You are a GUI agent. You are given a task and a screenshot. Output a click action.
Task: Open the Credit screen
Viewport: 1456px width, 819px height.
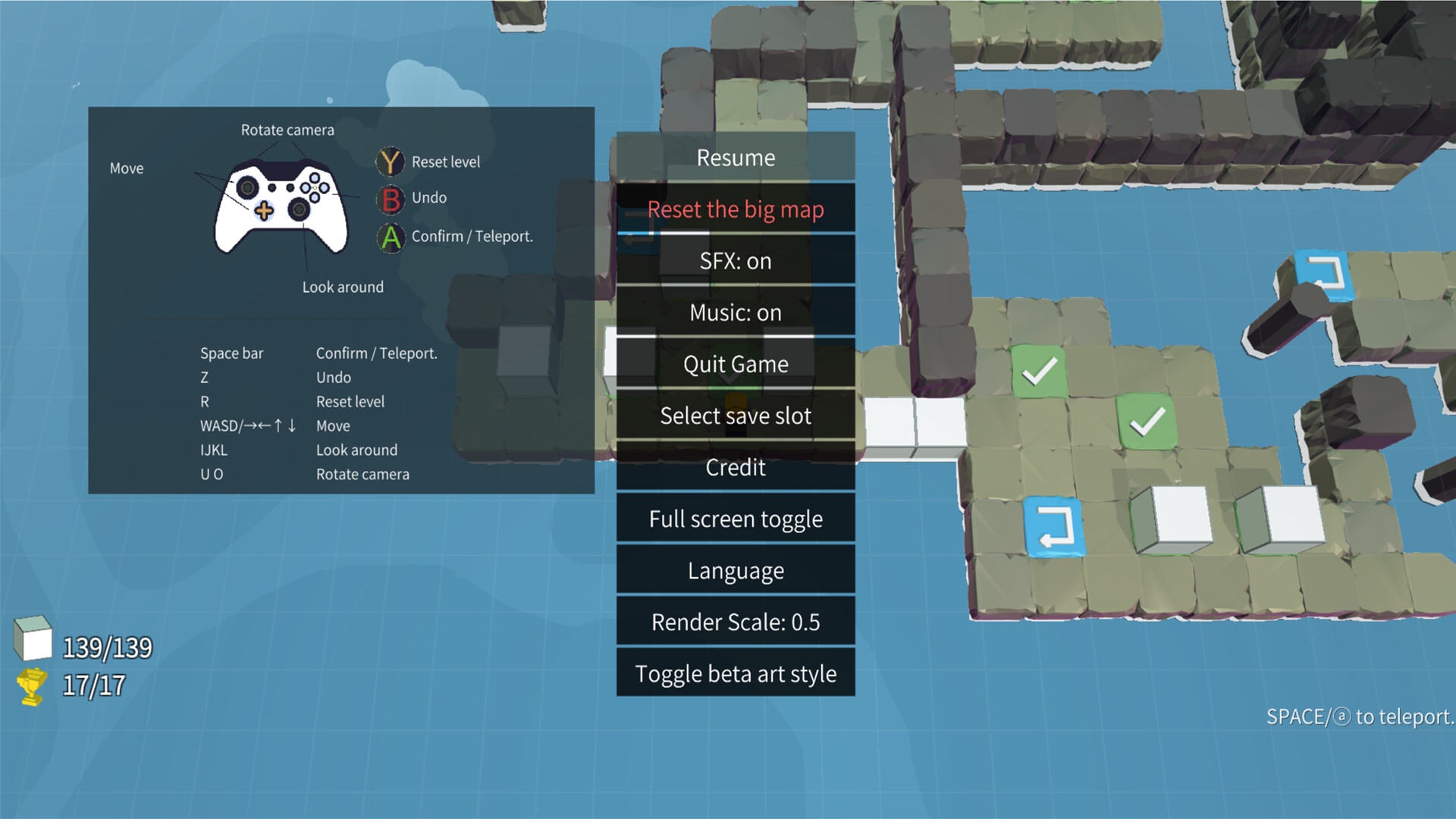(x=735, y=467)
